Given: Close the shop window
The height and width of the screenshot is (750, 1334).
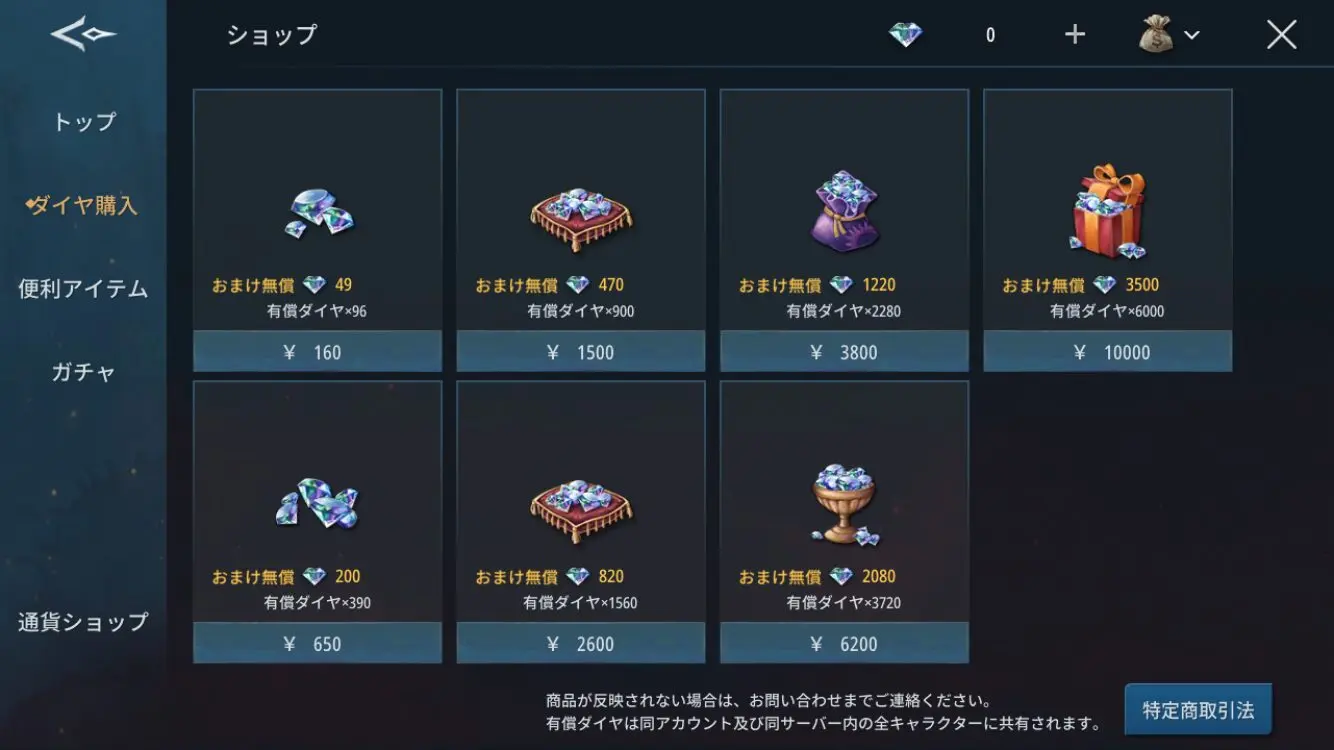Looking at the screenshot, I should coord(1281,35).
